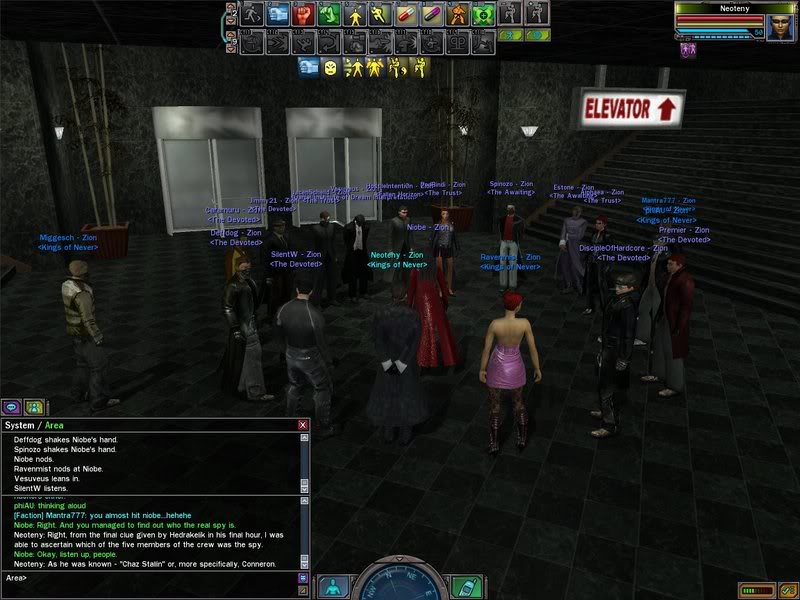The height and width of the screenshot is (600, 800).
Task: Activate the green heart heal ability
Action: pos(484,14)
